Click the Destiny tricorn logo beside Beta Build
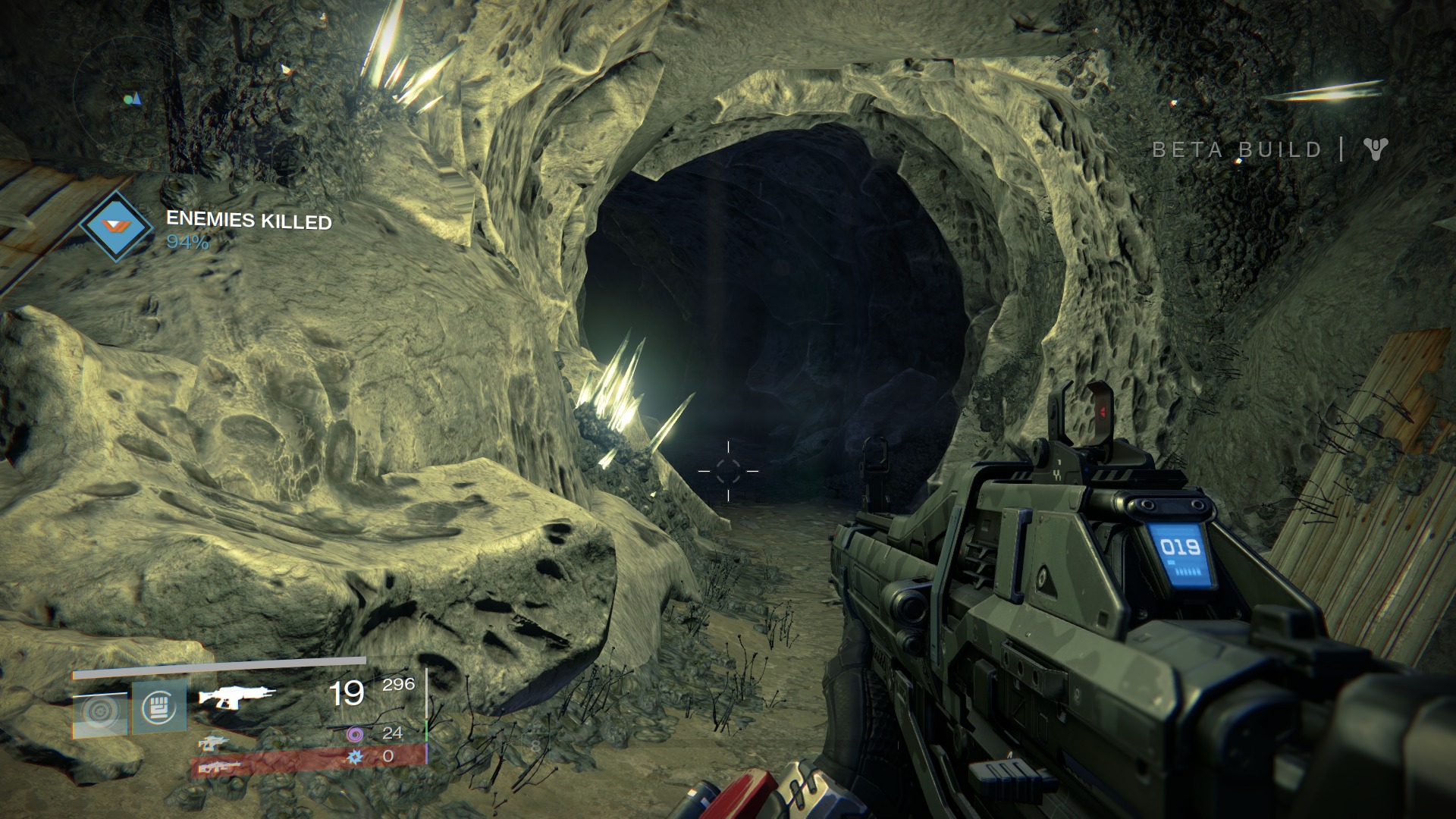Screen dimensions: 1456x819 pos(1375,149)
